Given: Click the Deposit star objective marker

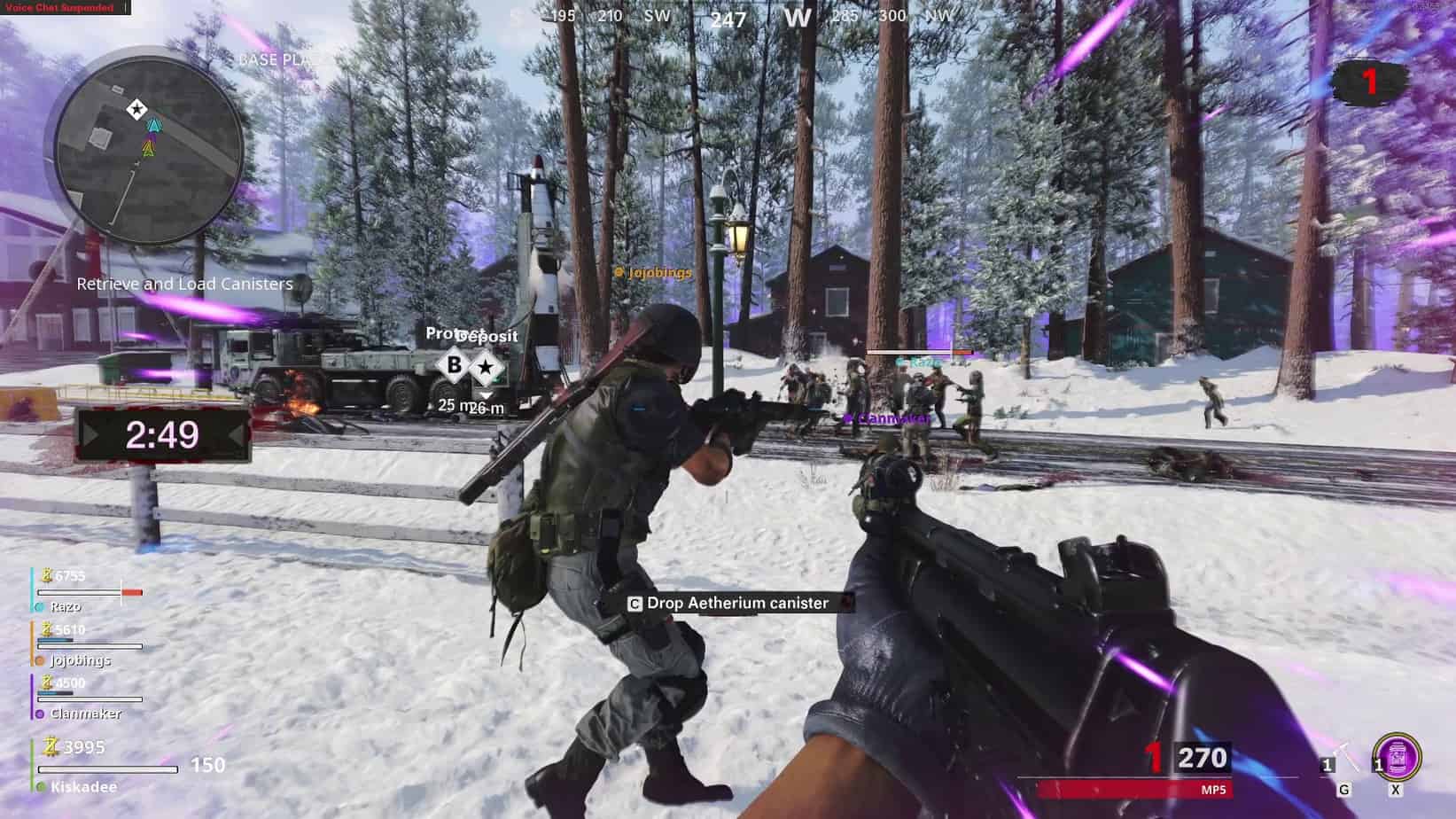Looking at the screenshot, I should point(485,366).
